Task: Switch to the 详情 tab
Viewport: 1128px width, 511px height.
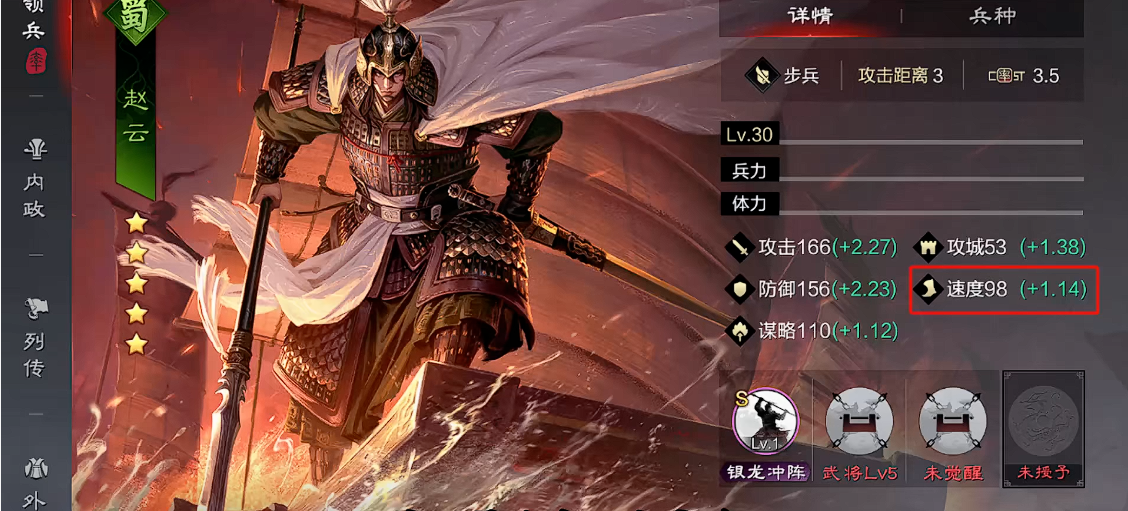Action: click(810, 16)
